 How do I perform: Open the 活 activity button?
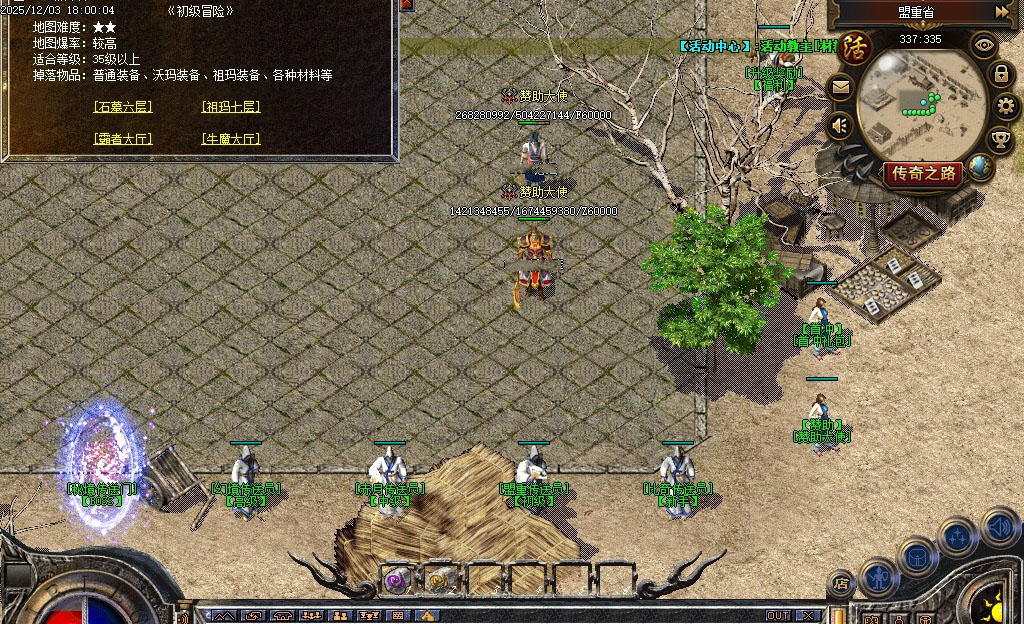855,47
